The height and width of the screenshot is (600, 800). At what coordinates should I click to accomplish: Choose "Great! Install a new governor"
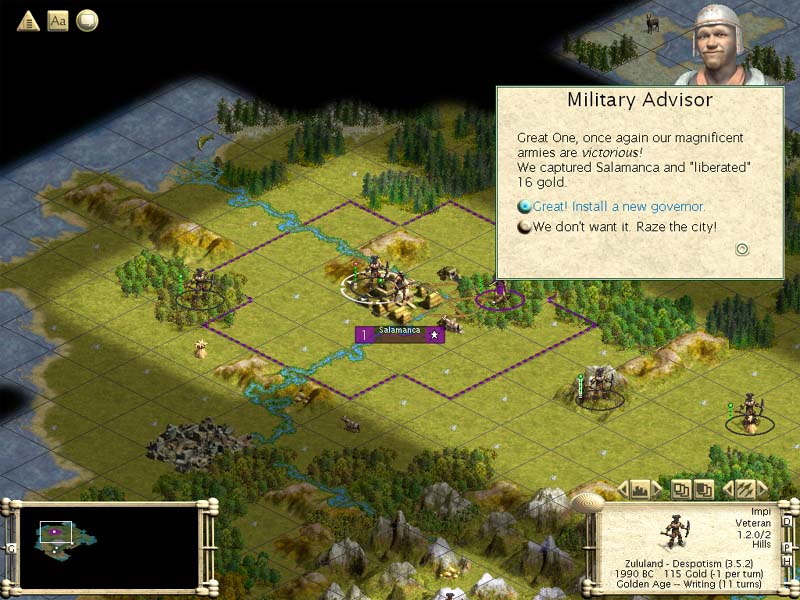pyautogui.click(x=619, y=207)
